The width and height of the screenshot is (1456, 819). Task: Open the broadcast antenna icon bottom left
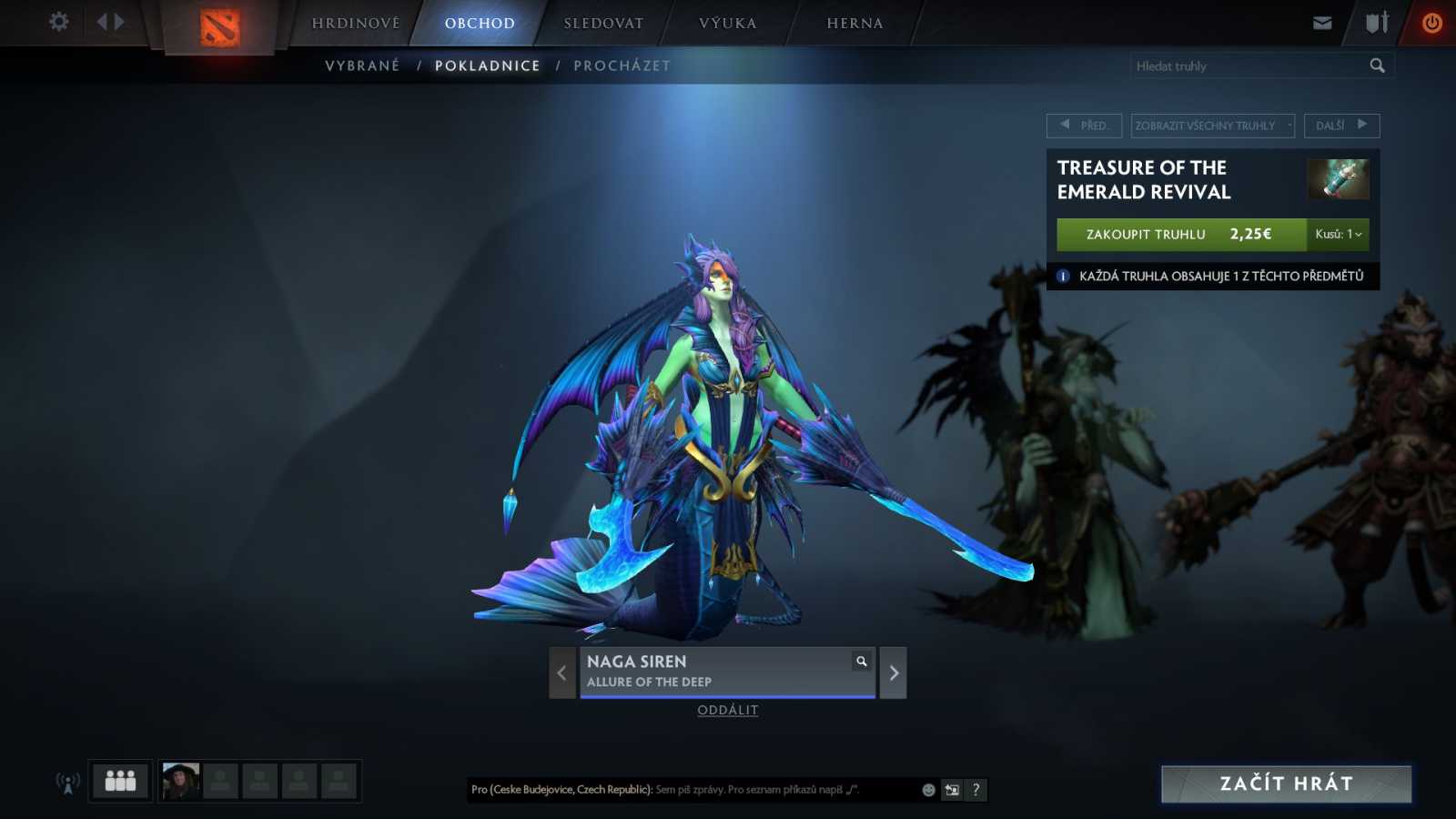[66, 781]
